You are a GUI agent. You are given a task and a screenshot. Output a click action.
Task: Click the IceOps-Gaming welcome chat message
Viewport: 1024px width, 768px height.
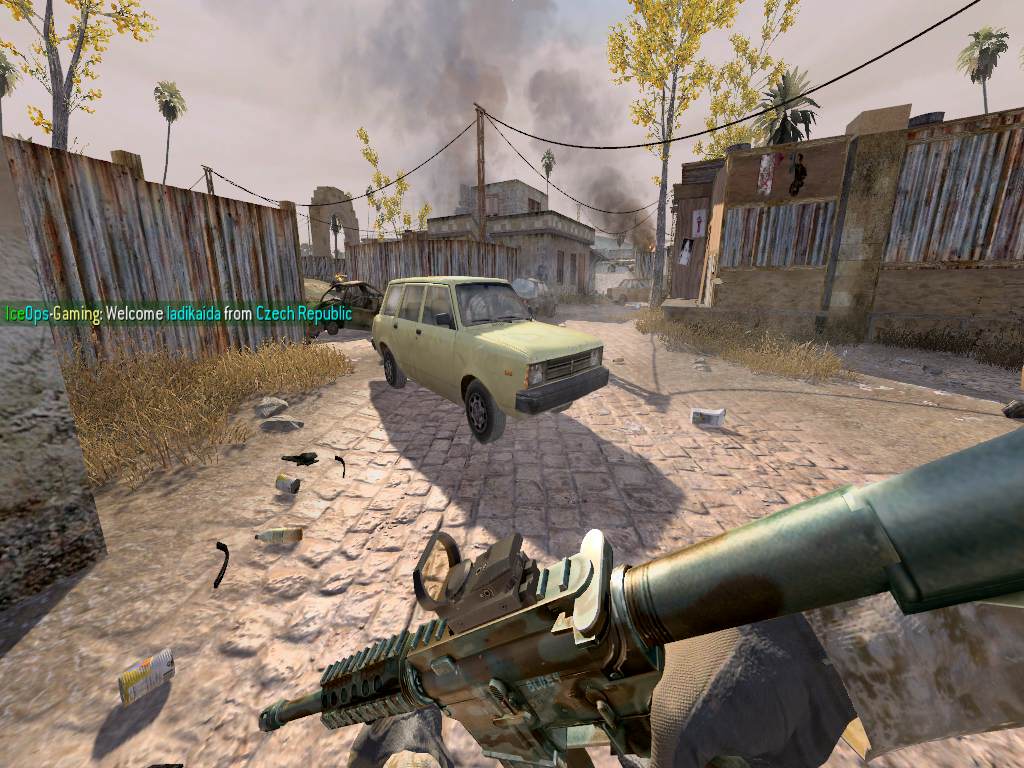(178, 314)
